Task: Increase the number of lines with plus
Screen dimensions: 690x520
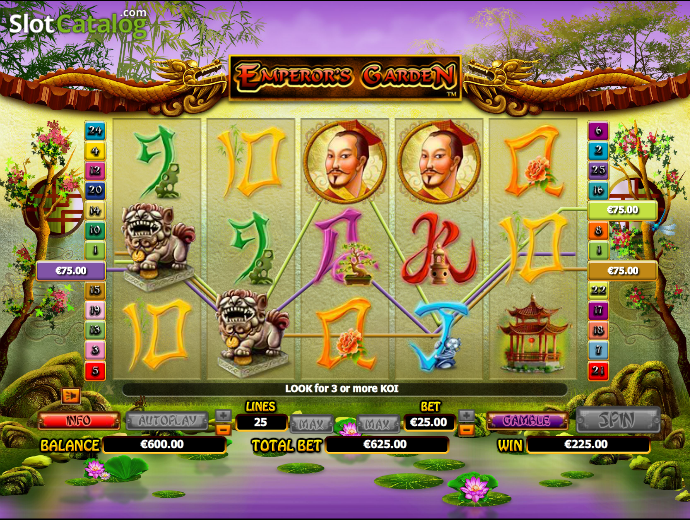Action: point(222,414)
